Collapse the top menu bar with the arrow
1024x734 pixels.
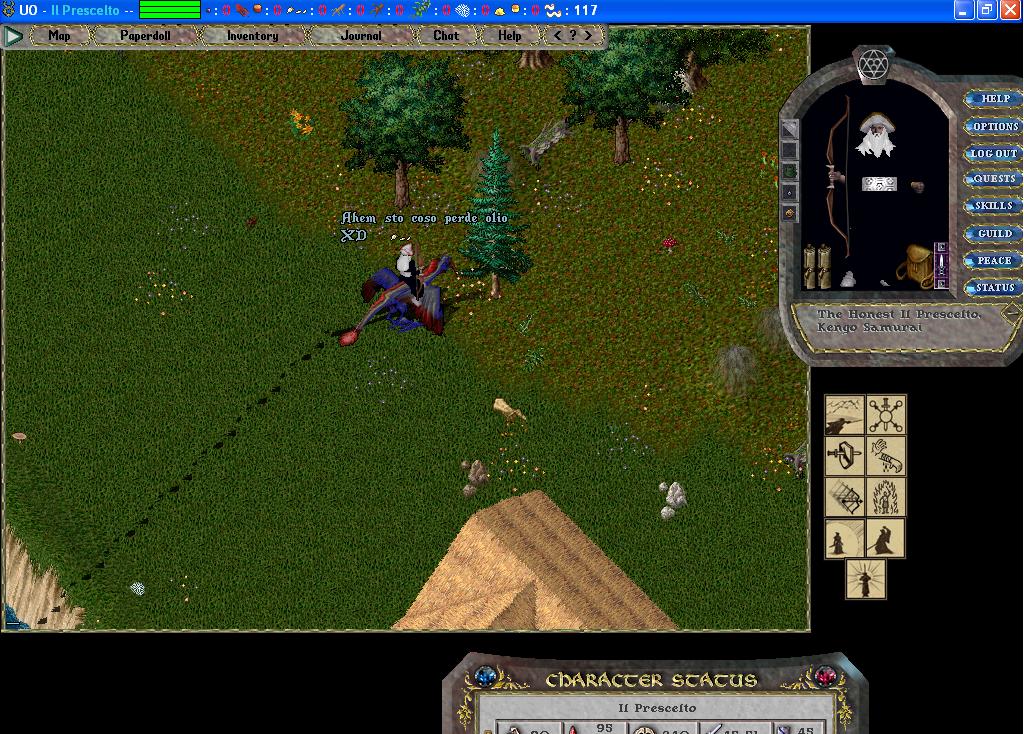click(13, 37)
